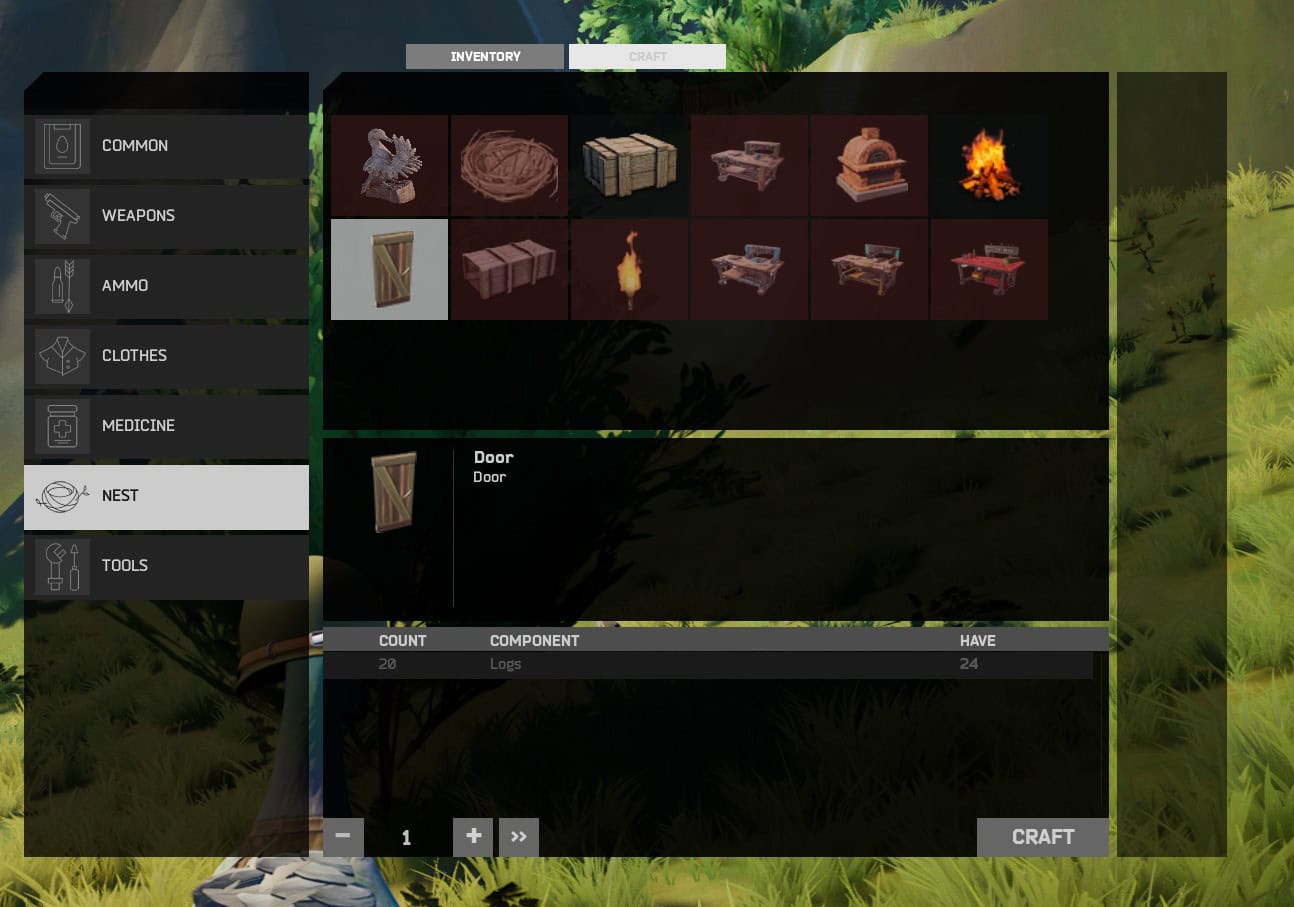Select the stone furnace recipe
This screenshot has height=907, width=1294.
(x=869, y=165)
